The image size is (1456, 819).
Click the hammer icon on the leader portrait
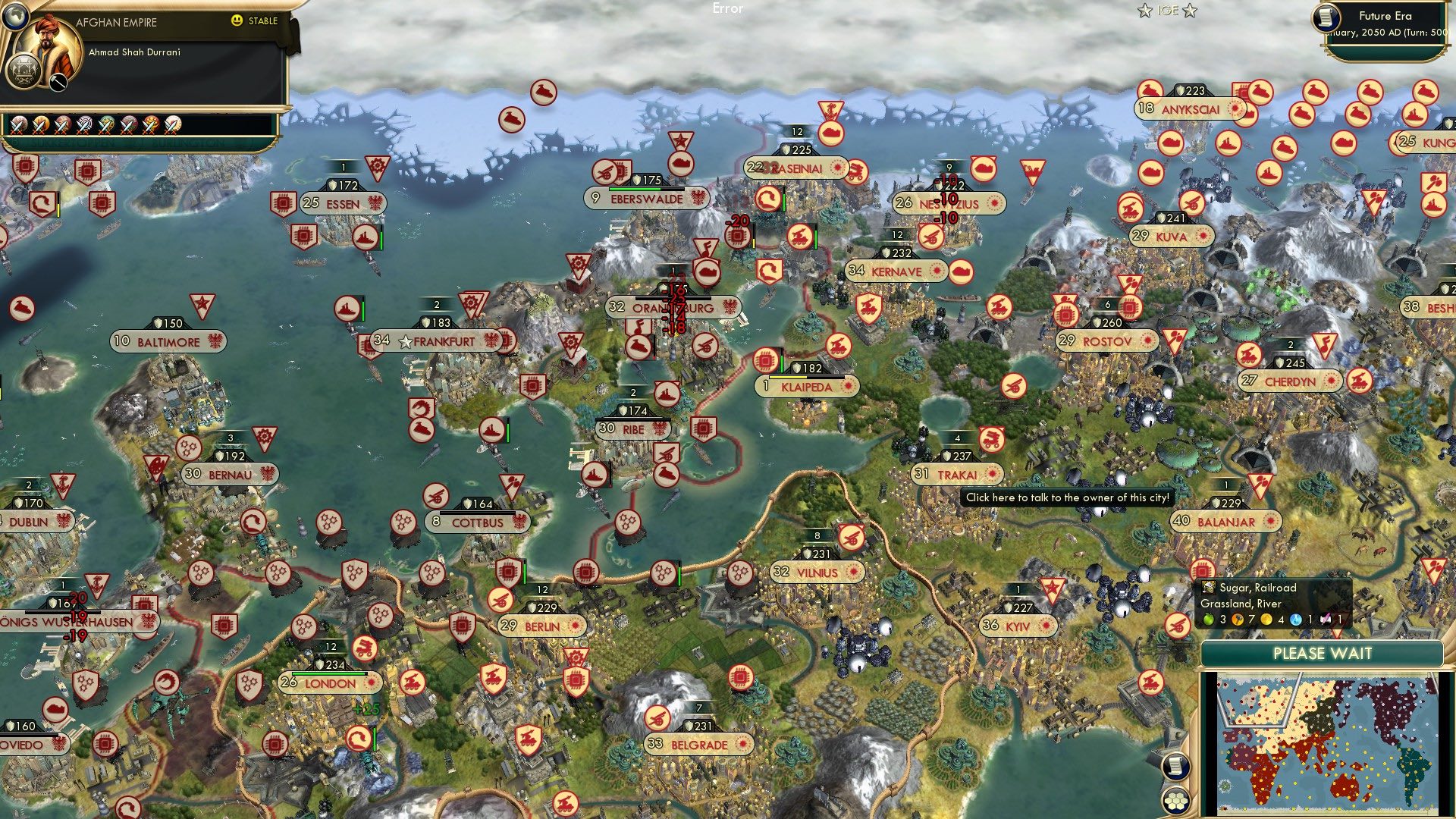point(58,82)
